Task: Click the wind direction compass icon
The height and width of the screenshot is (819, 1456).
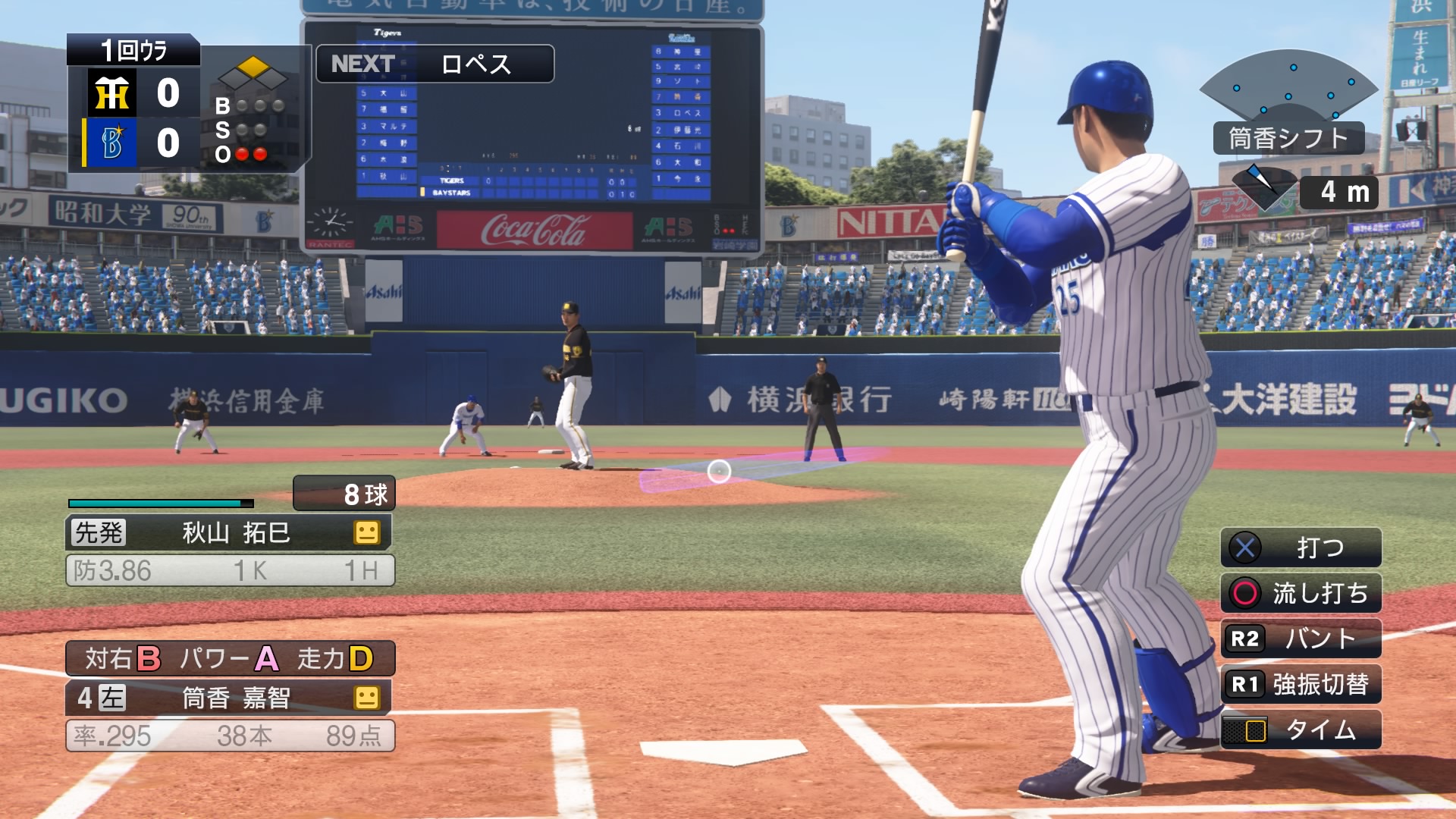Action: coord(1263,187)
